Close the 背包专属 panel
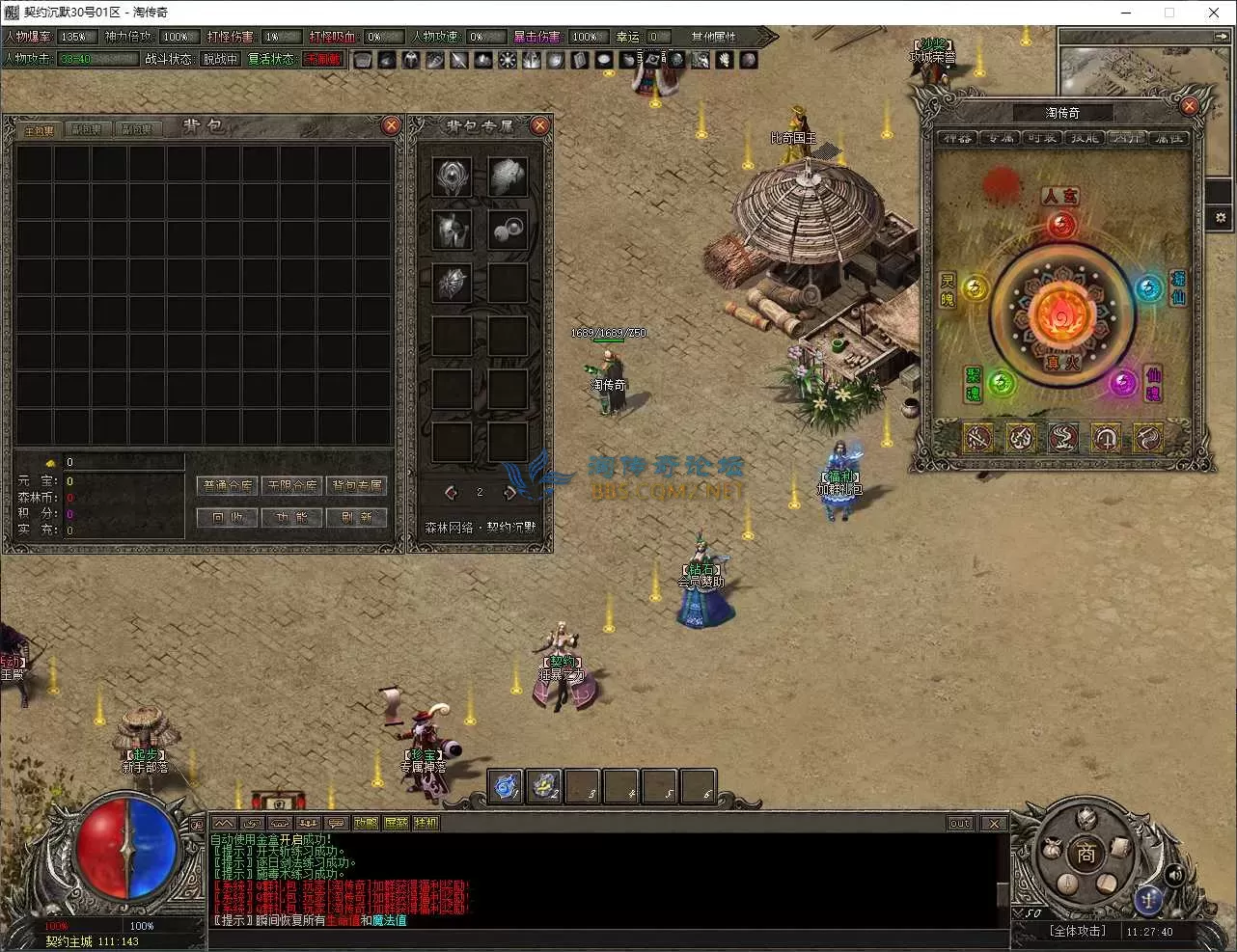1237x952 pixels. point(540,125)
